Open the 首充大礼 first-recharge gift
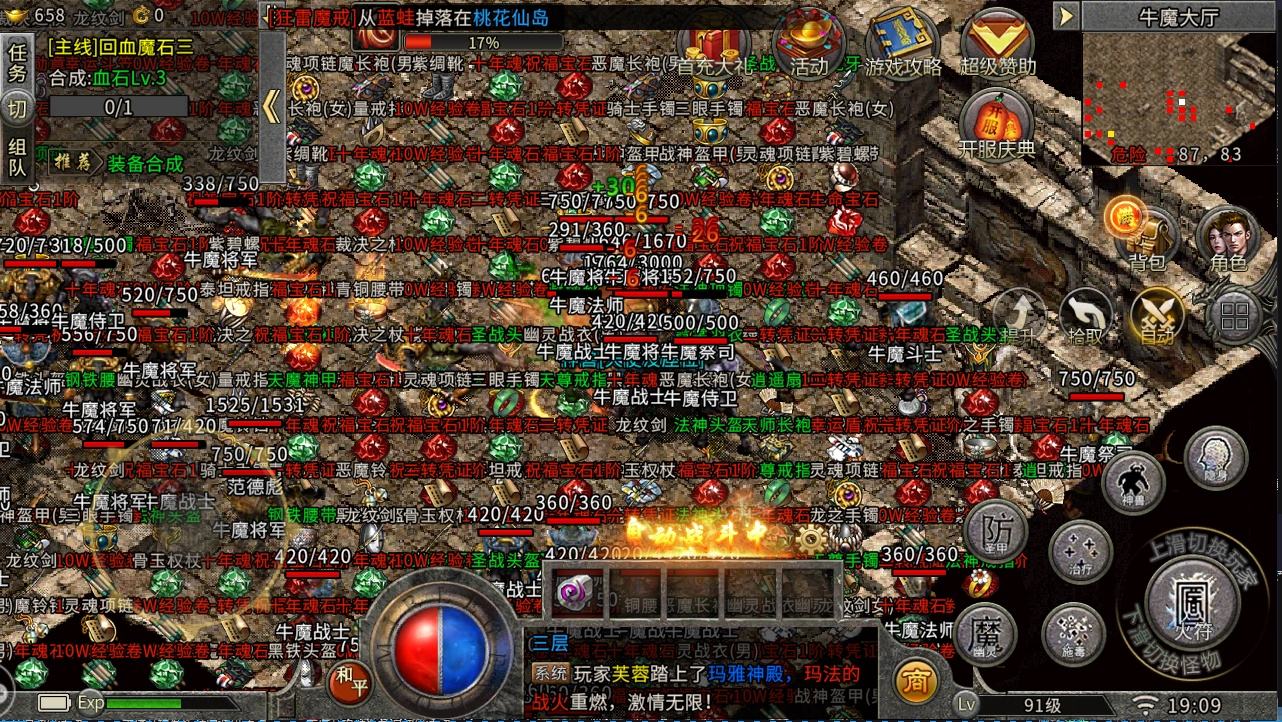This screenshot has width=1282, height=722. (712, 46)
